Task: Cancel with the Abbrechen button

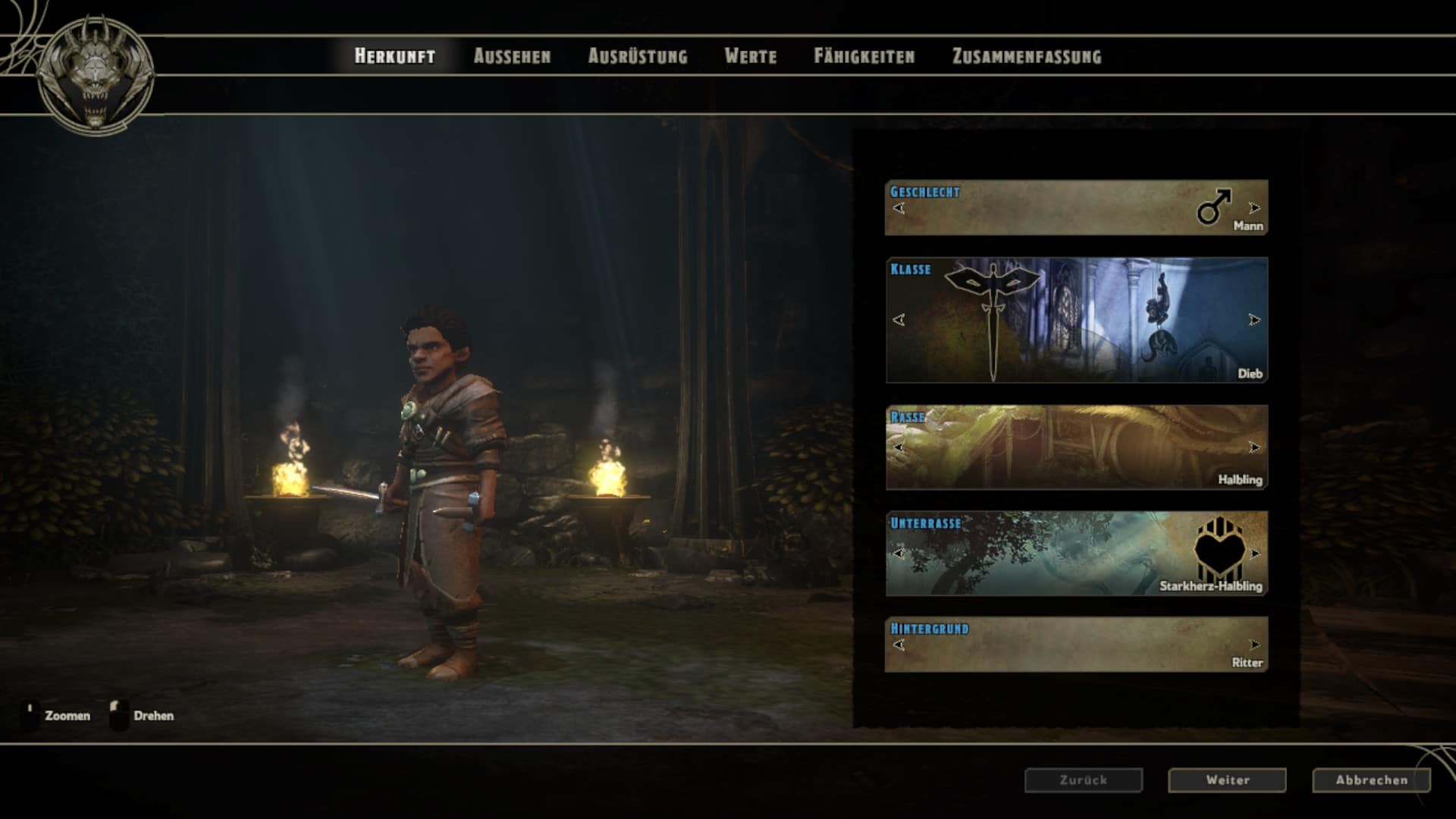Action: [x=1371, y=780]
